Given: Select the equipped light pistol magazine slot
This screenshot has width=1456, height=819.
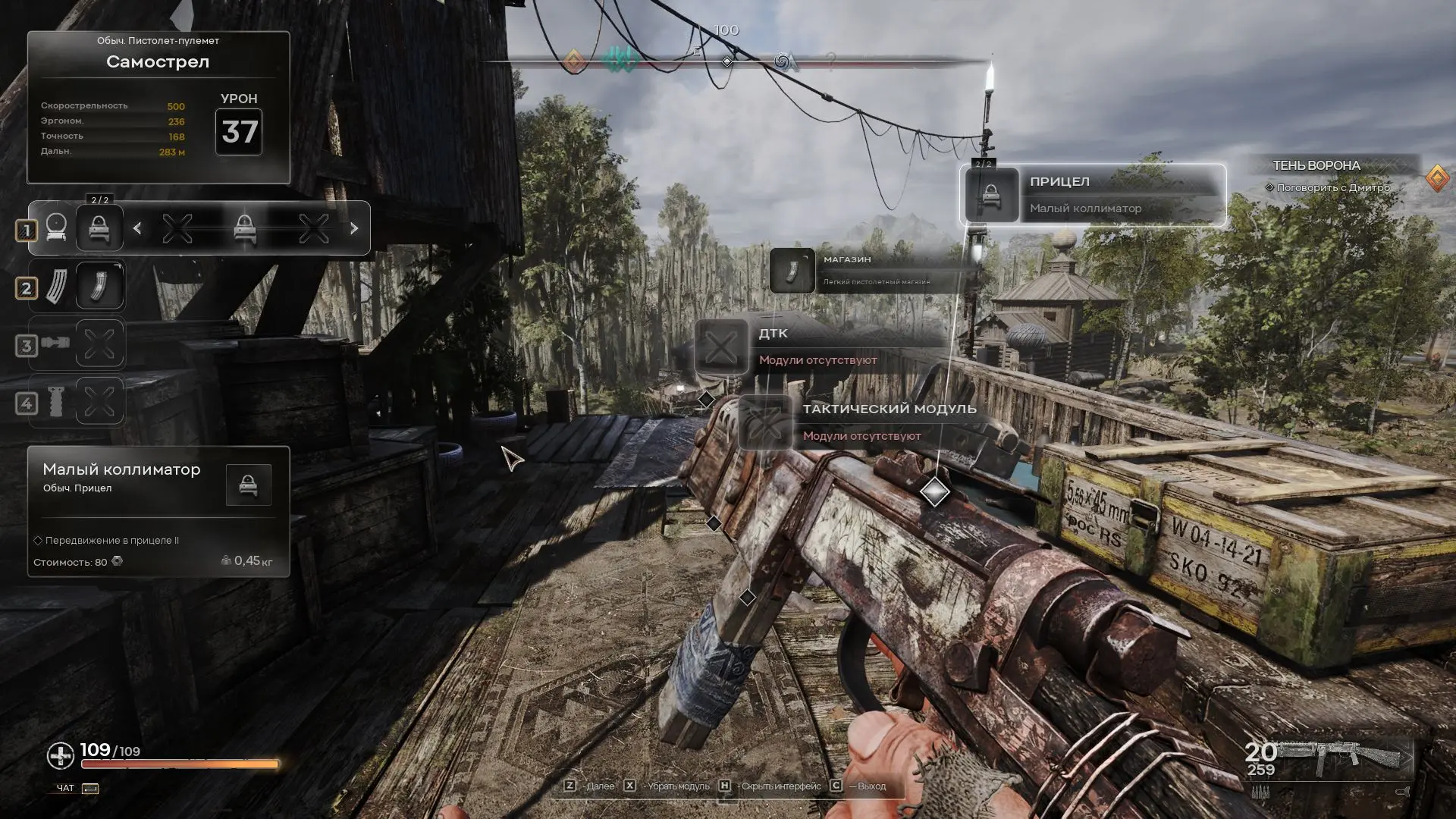Looking at the screenshot, I should coord(99,287).
